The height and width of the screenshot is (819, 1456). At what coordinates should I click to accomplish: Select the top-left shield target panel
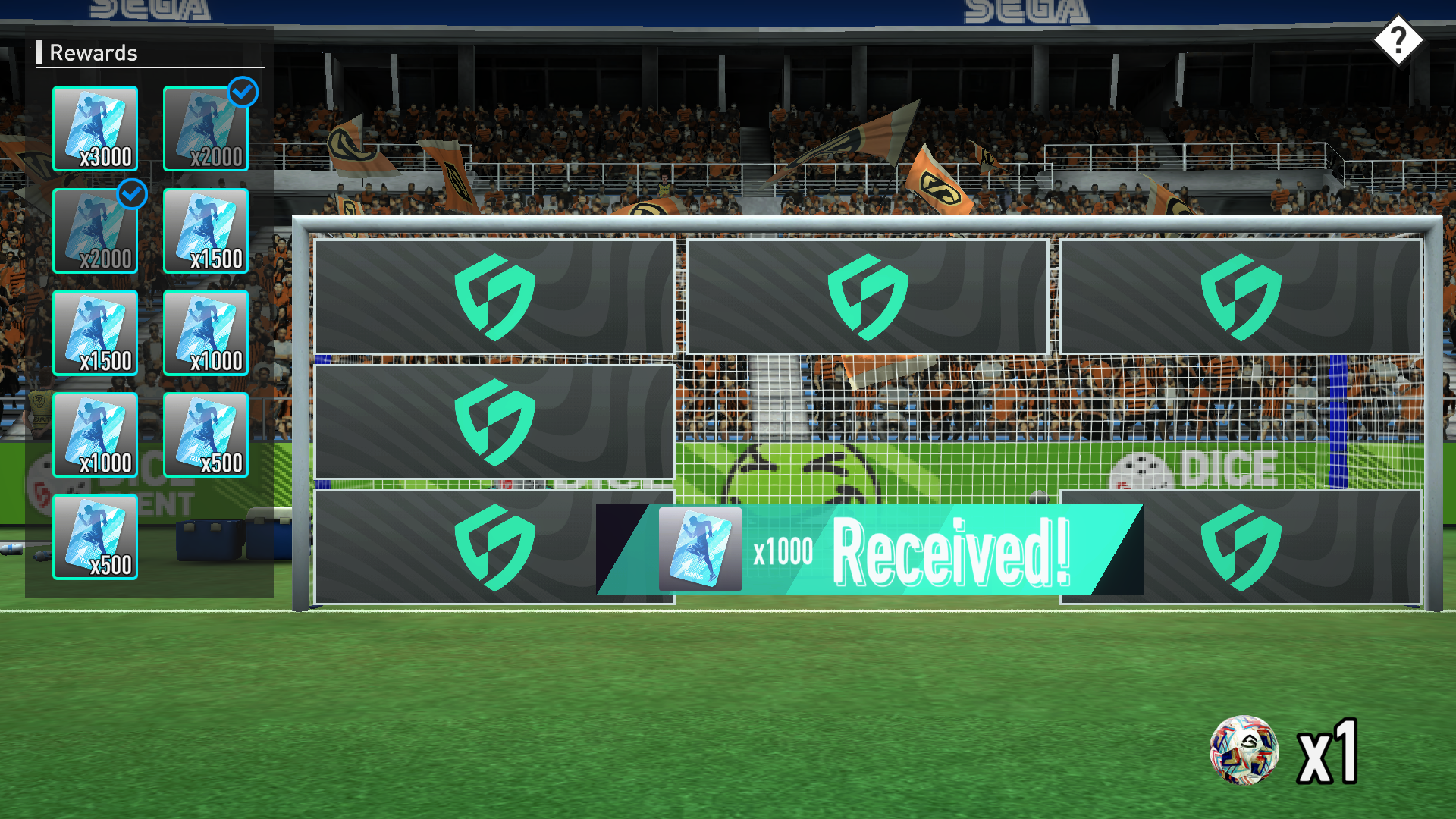click(x=493, y=296)
